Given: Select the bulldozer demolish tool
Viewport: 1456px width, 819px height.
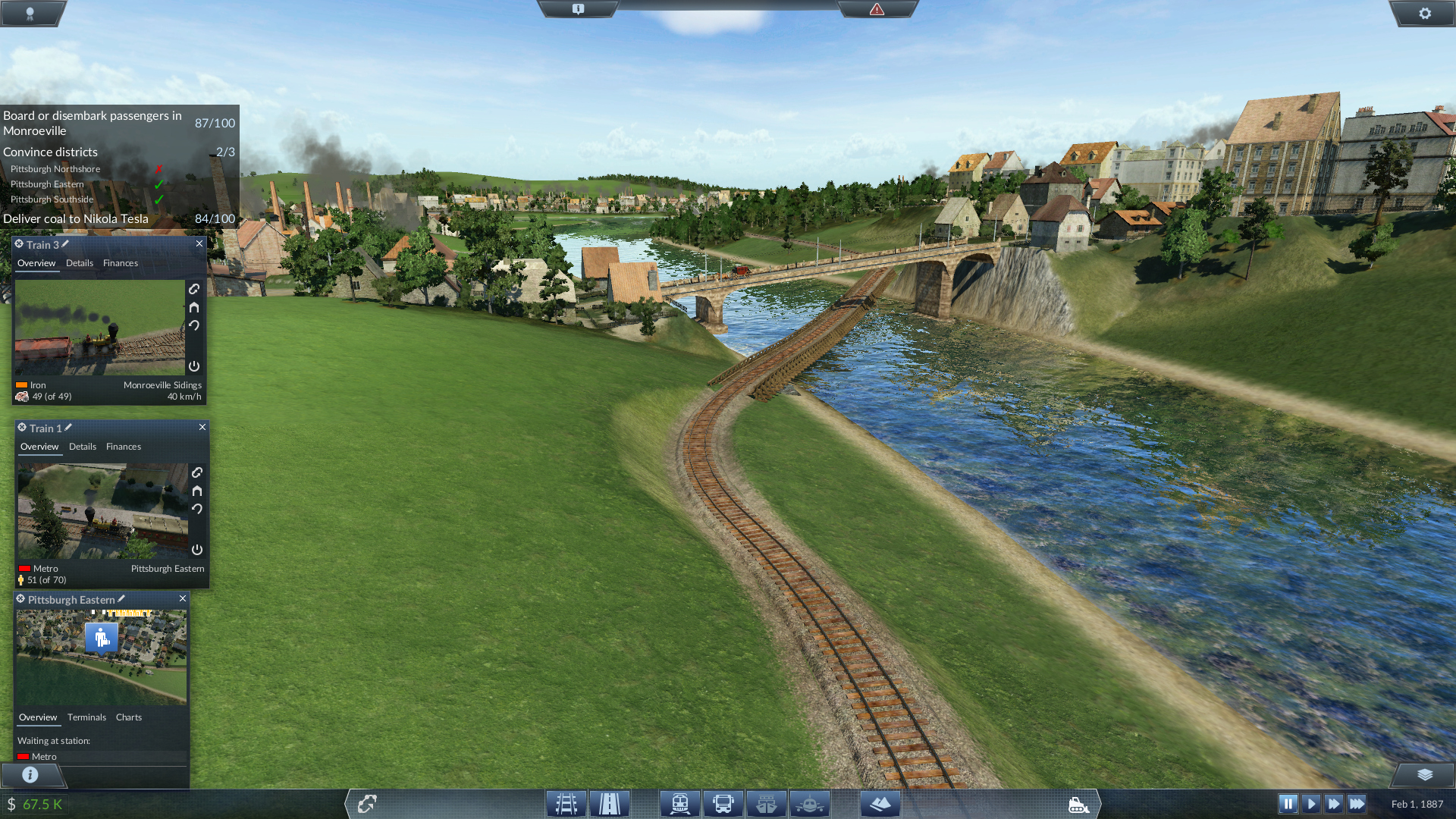Looking at the screenshot, I should pyautogui.click(x=1078, y=804).
